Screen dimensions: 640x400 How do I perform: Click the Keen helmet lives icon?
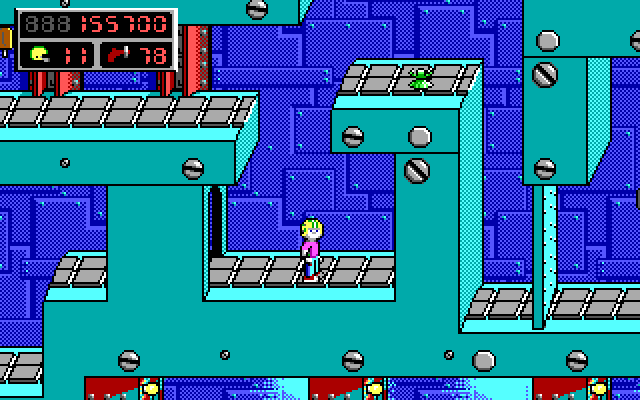tap(40, 53)
